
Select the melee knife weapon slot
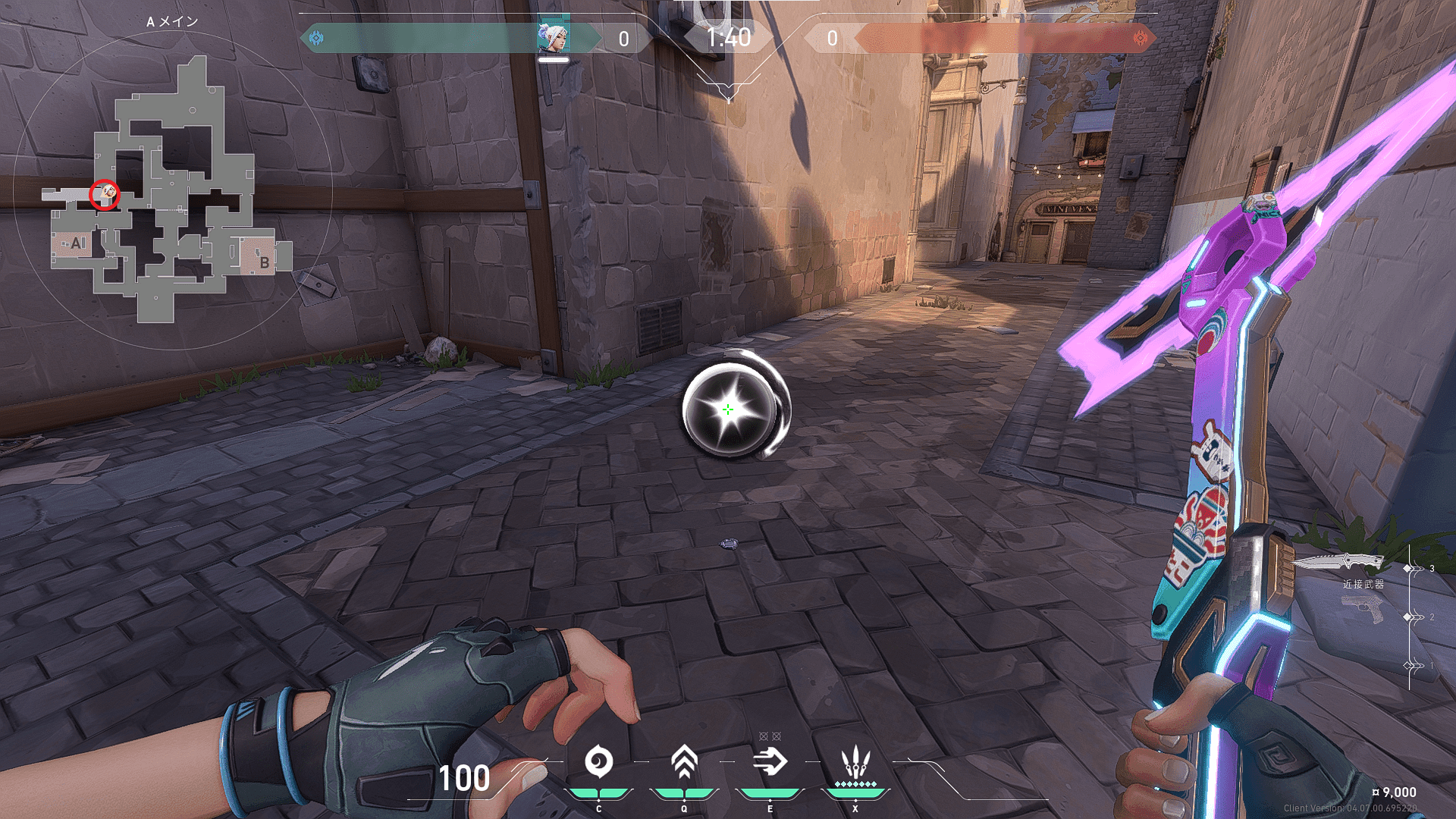(1338, 563)
